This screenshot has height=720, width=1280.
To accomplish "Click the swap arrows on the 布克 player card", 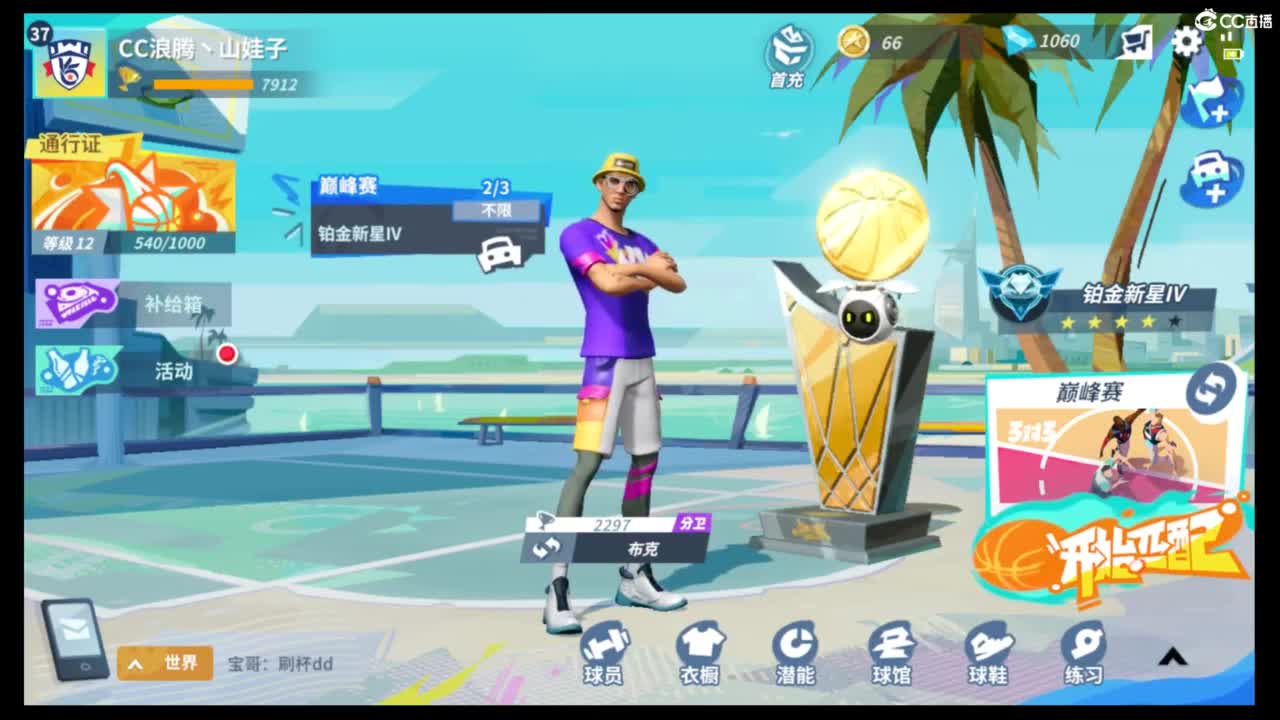I will (x=549, y=548).
